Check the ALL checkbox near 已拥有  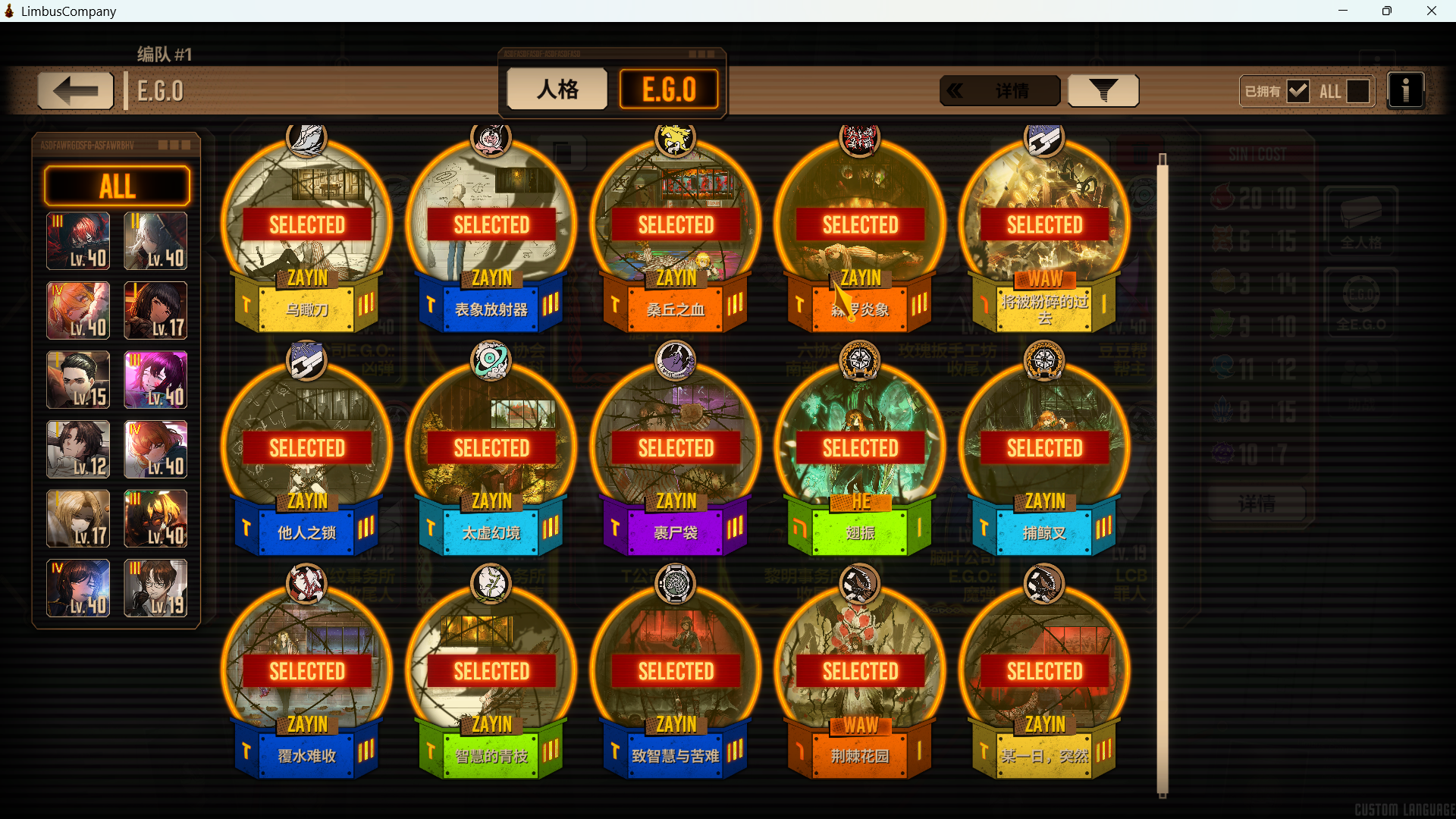pos(1357,90)
